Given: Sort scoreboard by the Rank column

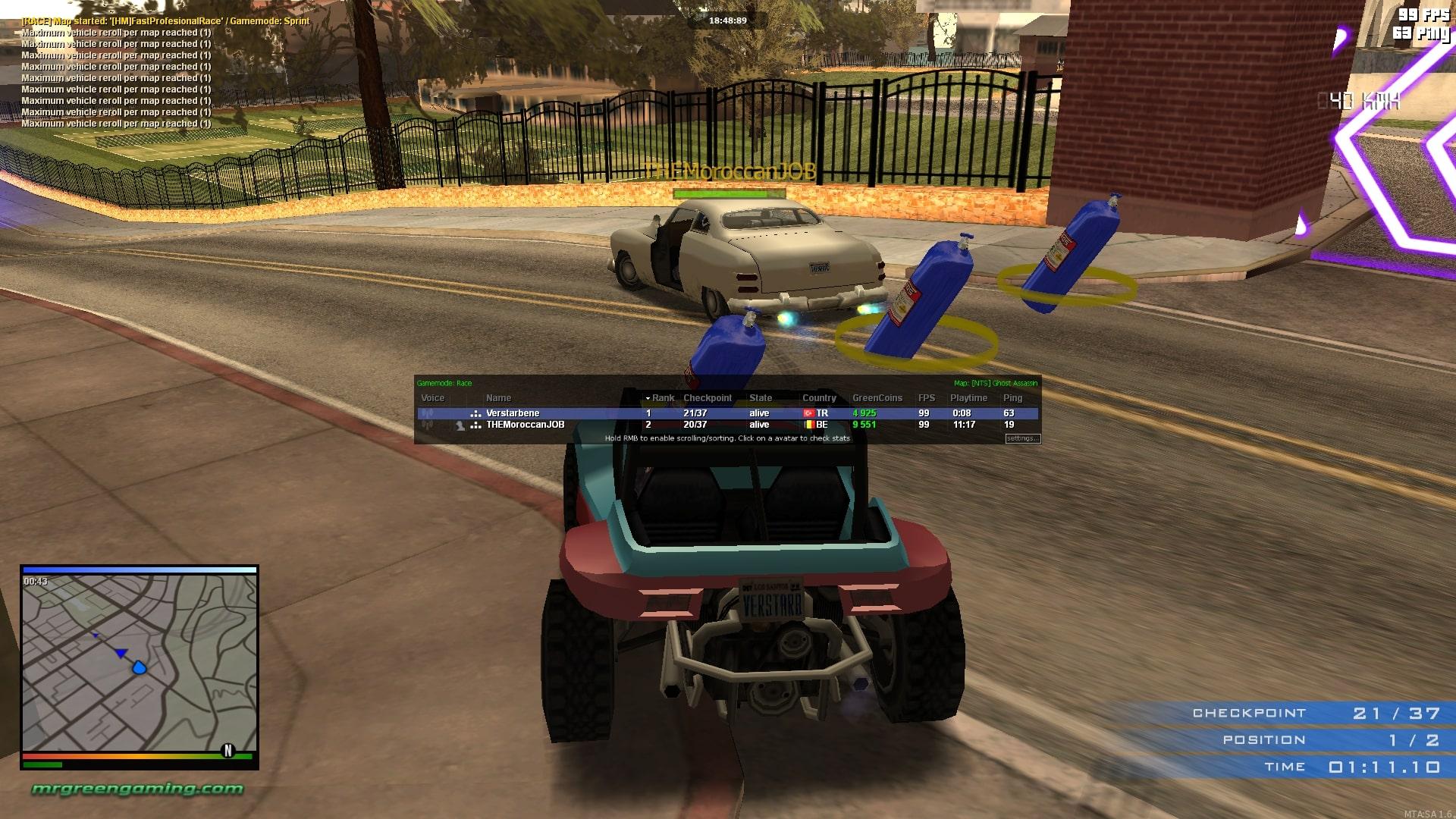Looking at the screenshot, I should coord(662,398).
